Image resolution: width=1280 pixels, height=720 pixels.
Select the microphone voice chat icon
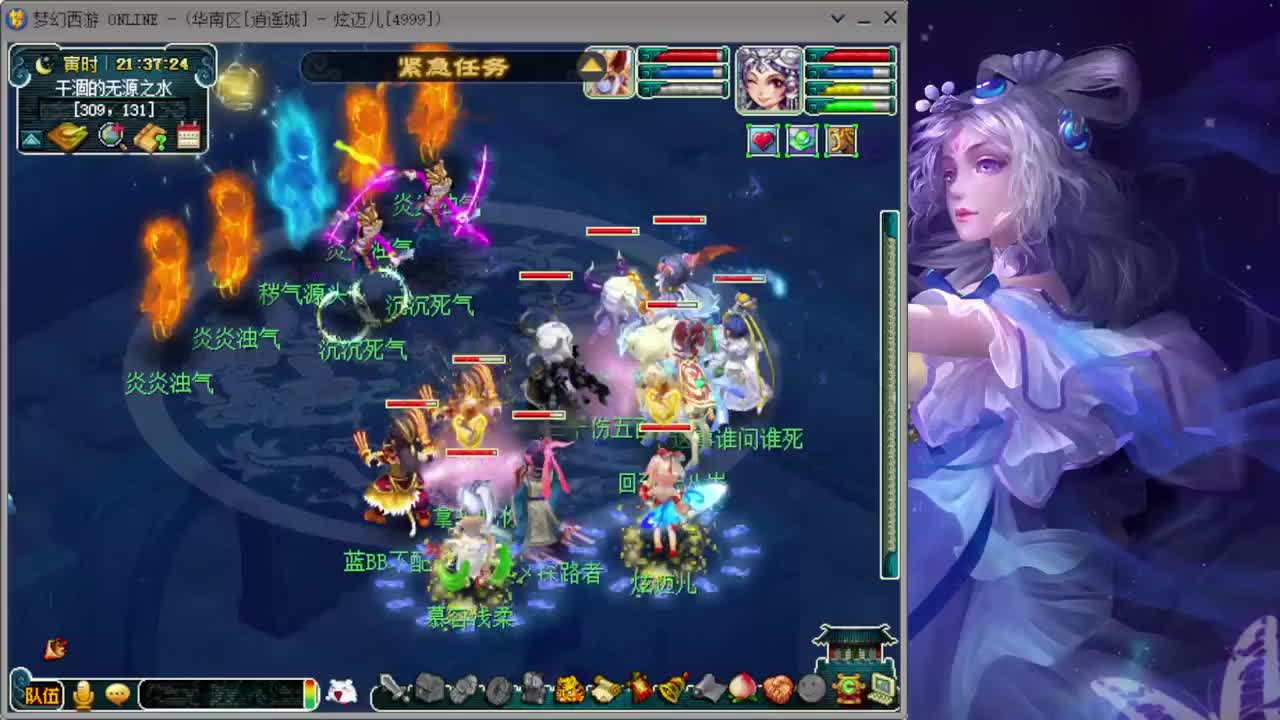tap(84, 694)
